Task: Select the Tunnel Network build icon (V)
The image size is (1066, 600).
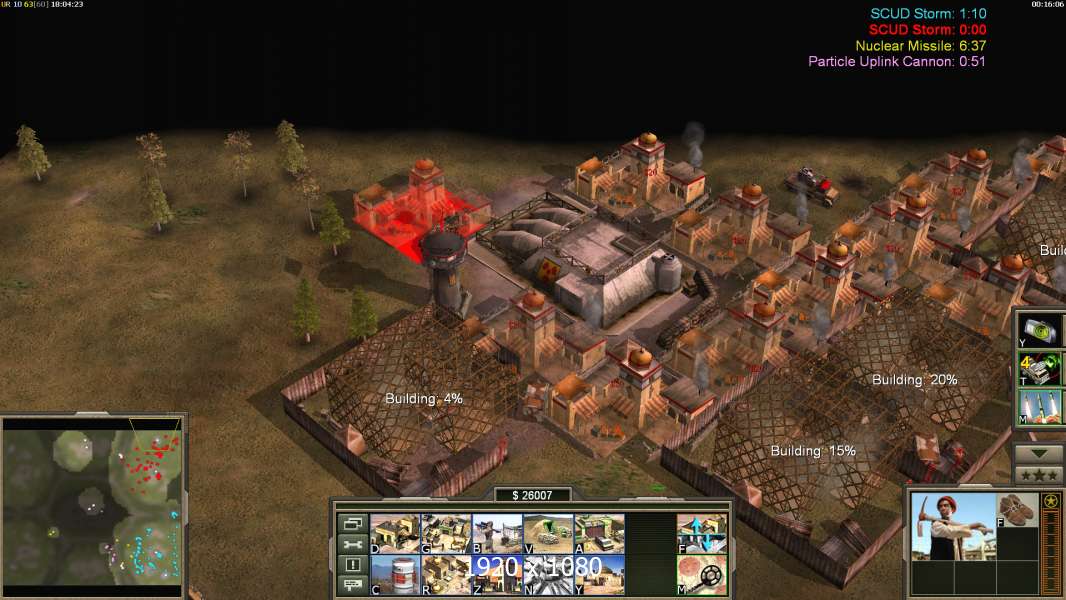Action: 548,534
